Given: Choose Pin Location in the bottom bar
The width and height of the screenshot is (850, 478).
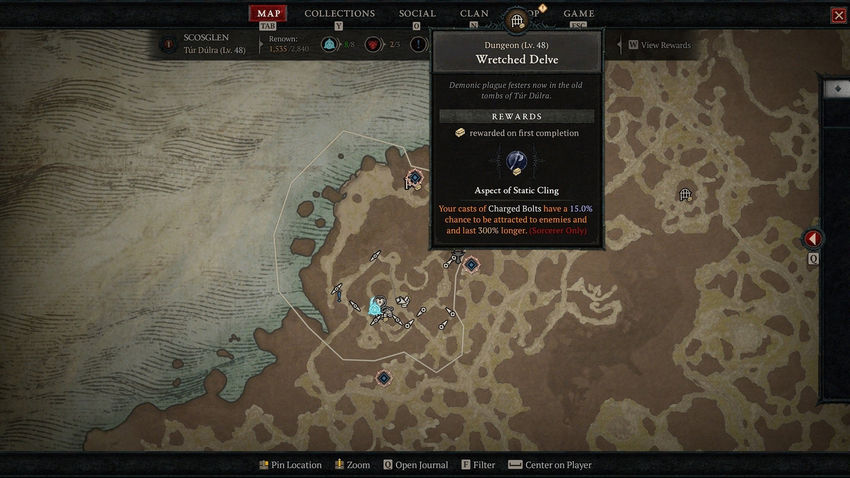Looking at the screenshot, I should 290,465.
